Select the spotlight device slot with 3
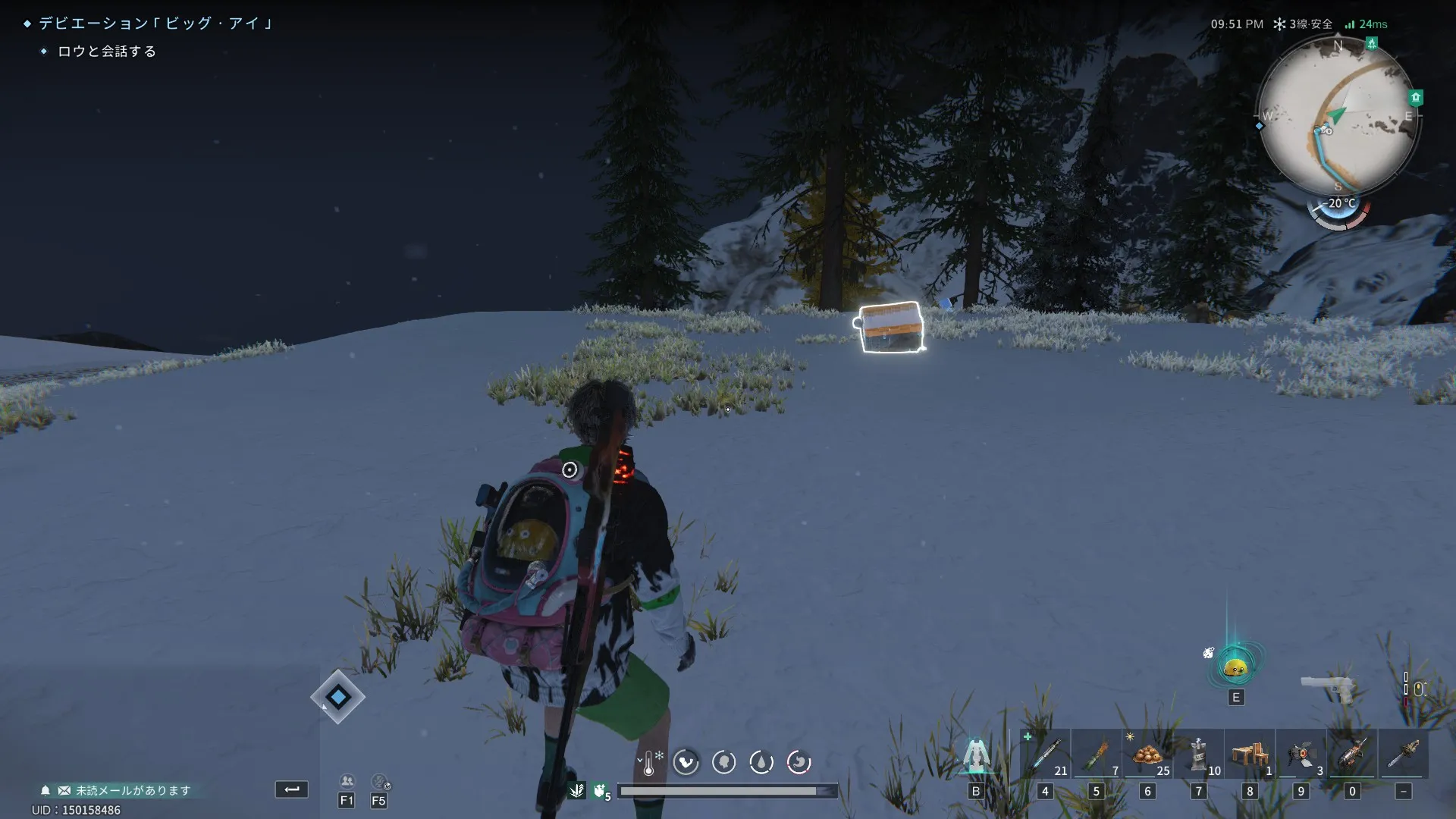 click(1301, 755)
